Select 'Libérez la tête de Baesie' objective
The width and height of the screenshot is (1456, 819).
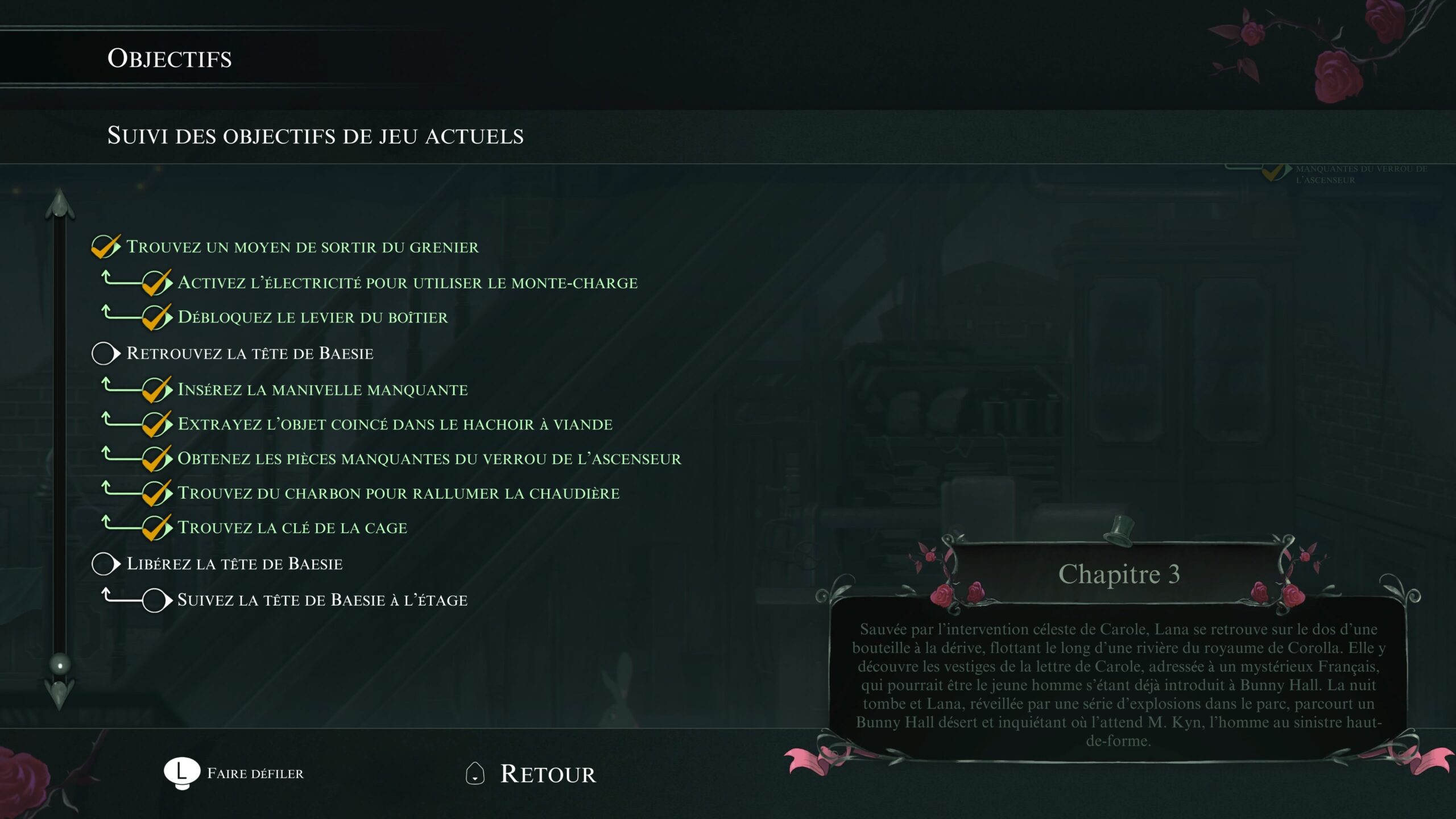234,564
